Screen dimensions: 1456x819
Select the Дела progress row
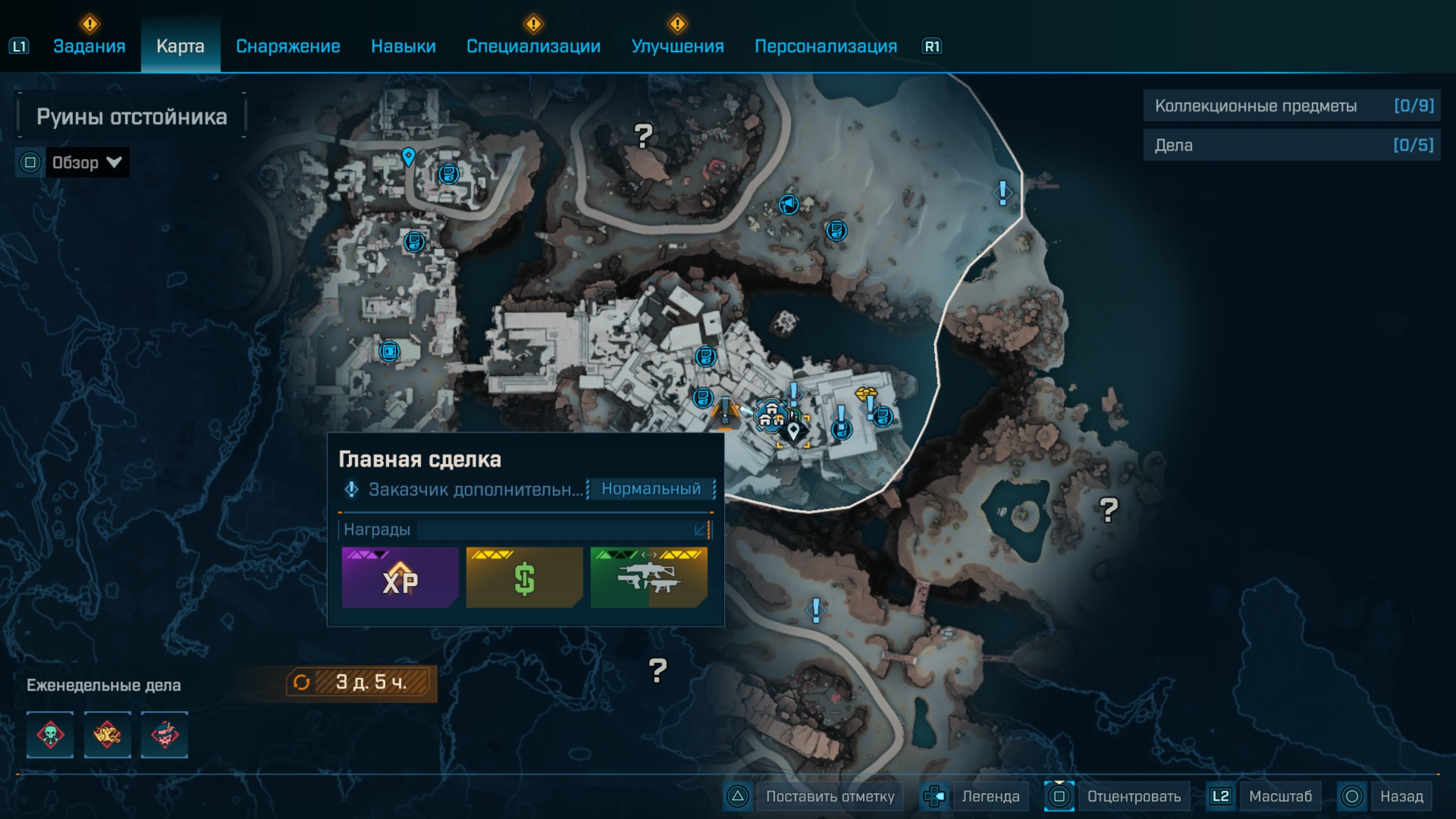pos(1291,146)
